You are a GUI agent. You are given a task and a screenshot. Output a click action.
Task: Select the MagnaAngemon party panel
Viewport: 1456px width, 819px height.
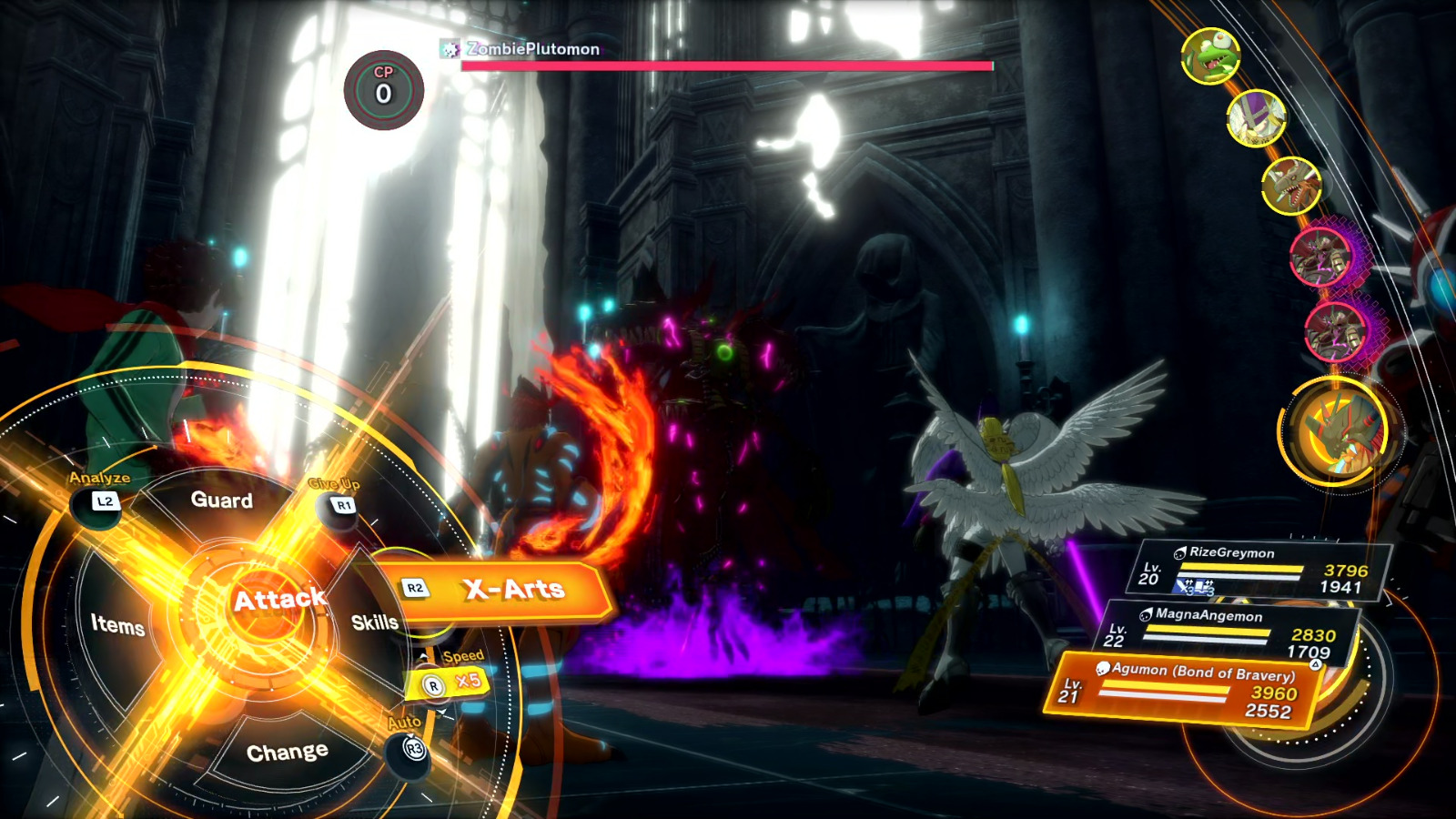[1233, 632]
